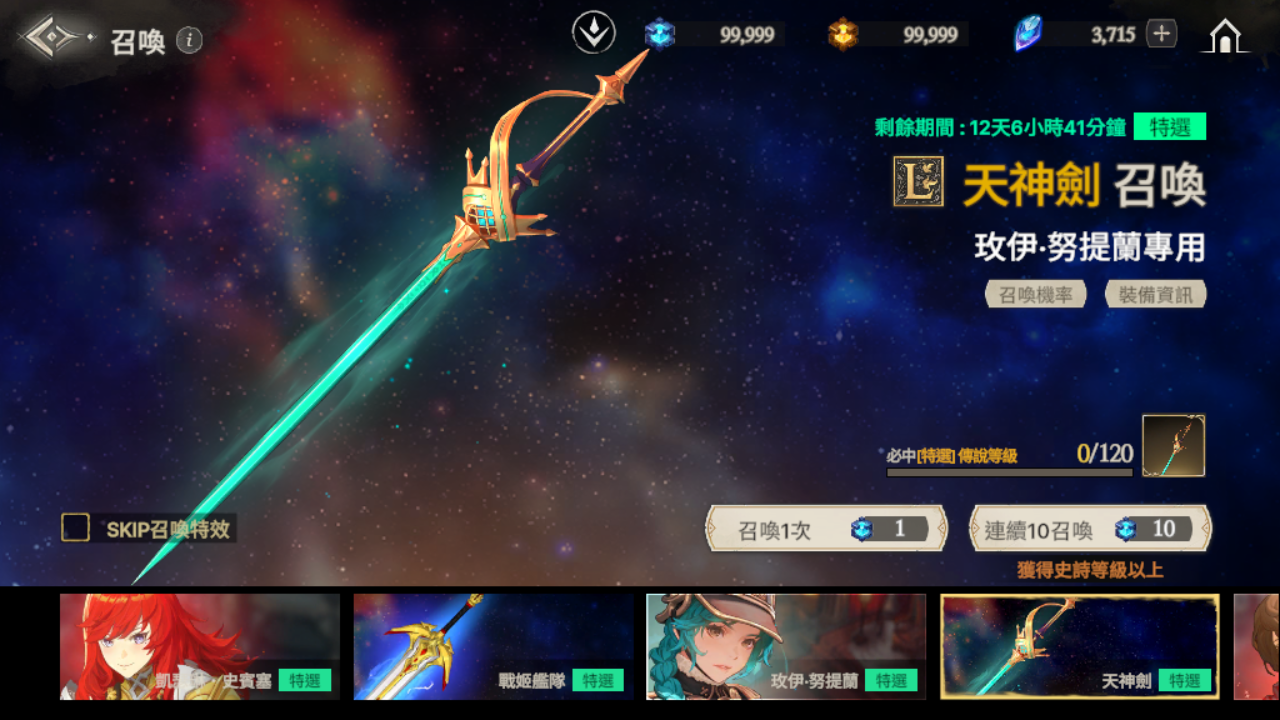Select the red-haired hero banner
The width and height of the screenshot is (1280, 720).
[199, 646]
